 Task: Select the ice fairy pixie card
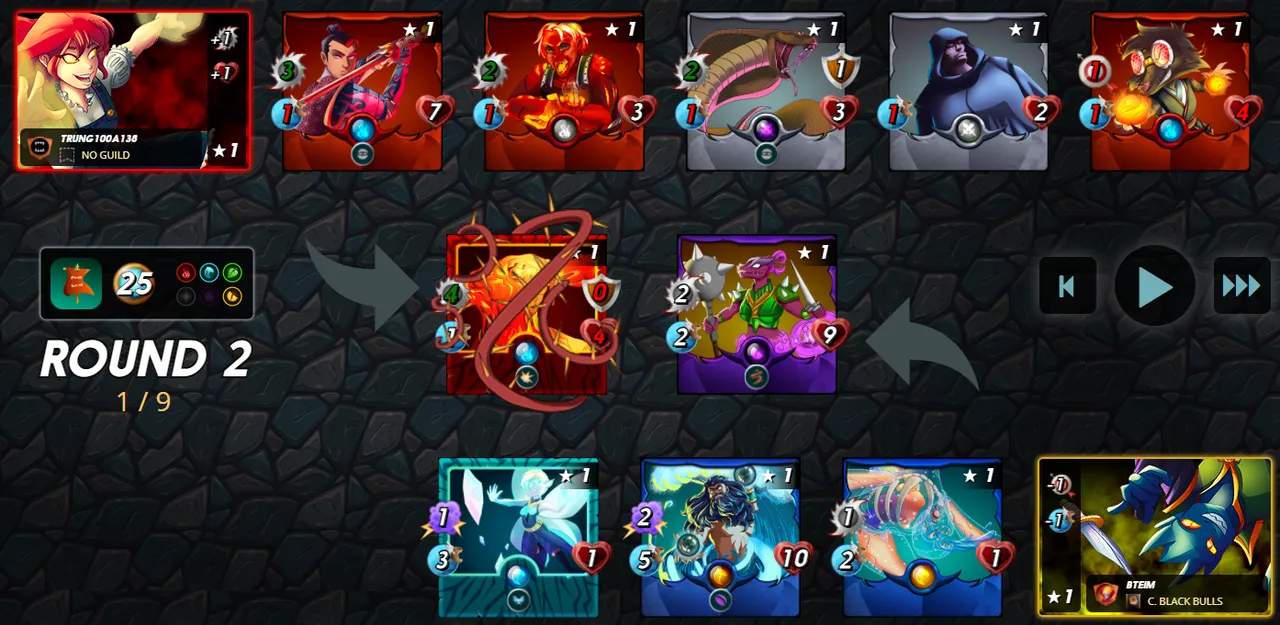coord(518,537)
